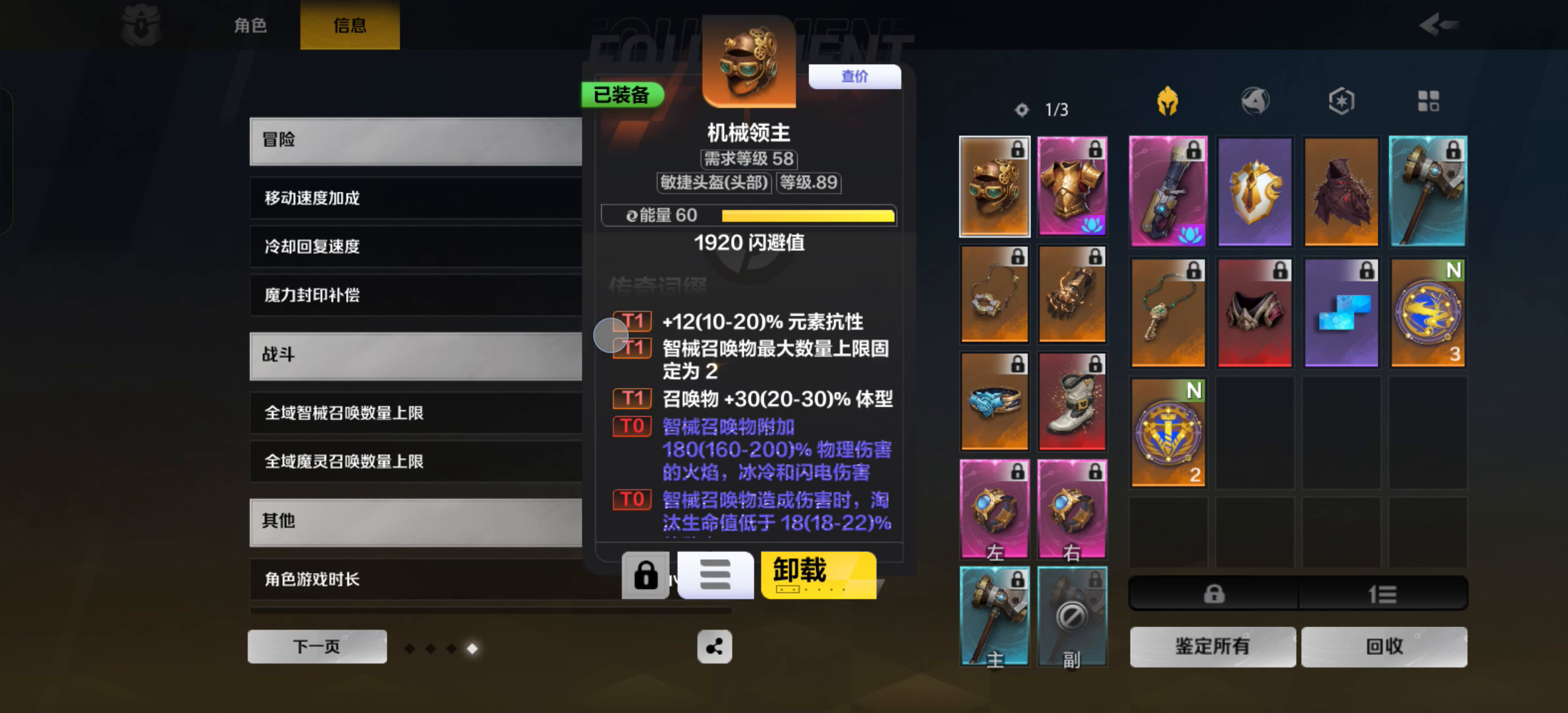Expand the 其他 section header
Viewport: 1568px width, 713px height.
(x=415, y=523)
